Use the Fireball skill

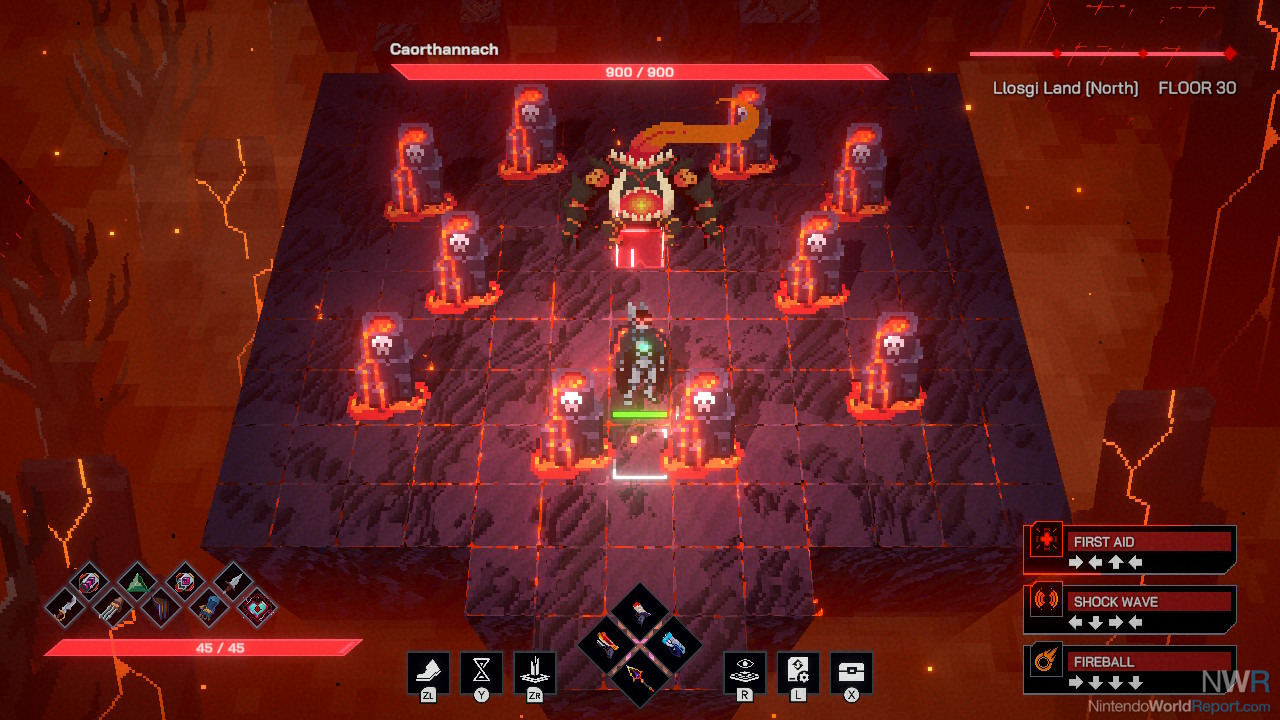[x=1130, y=669]
